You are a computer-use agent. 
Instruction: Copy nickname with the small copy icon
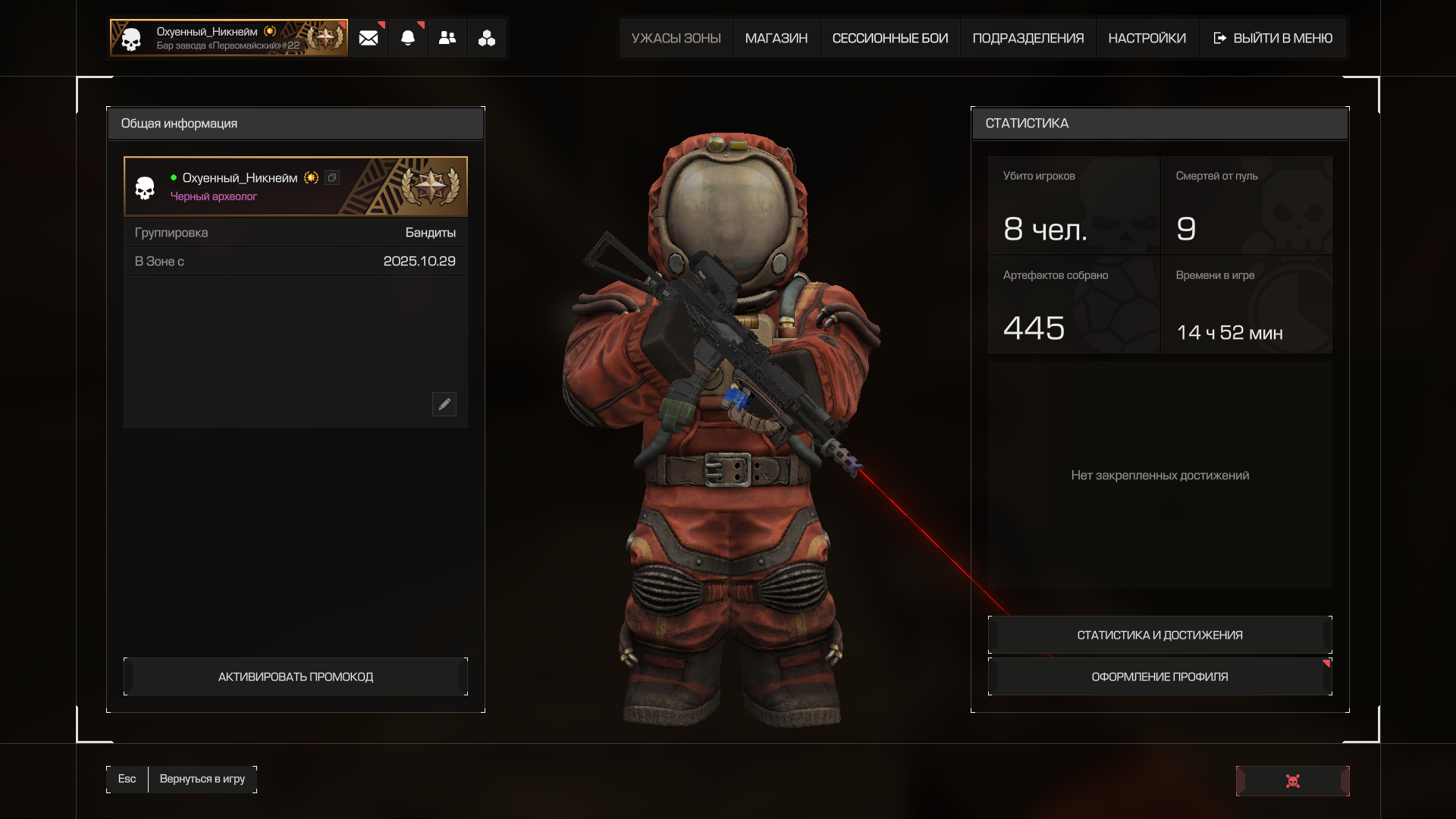click(x=332, y=177)
